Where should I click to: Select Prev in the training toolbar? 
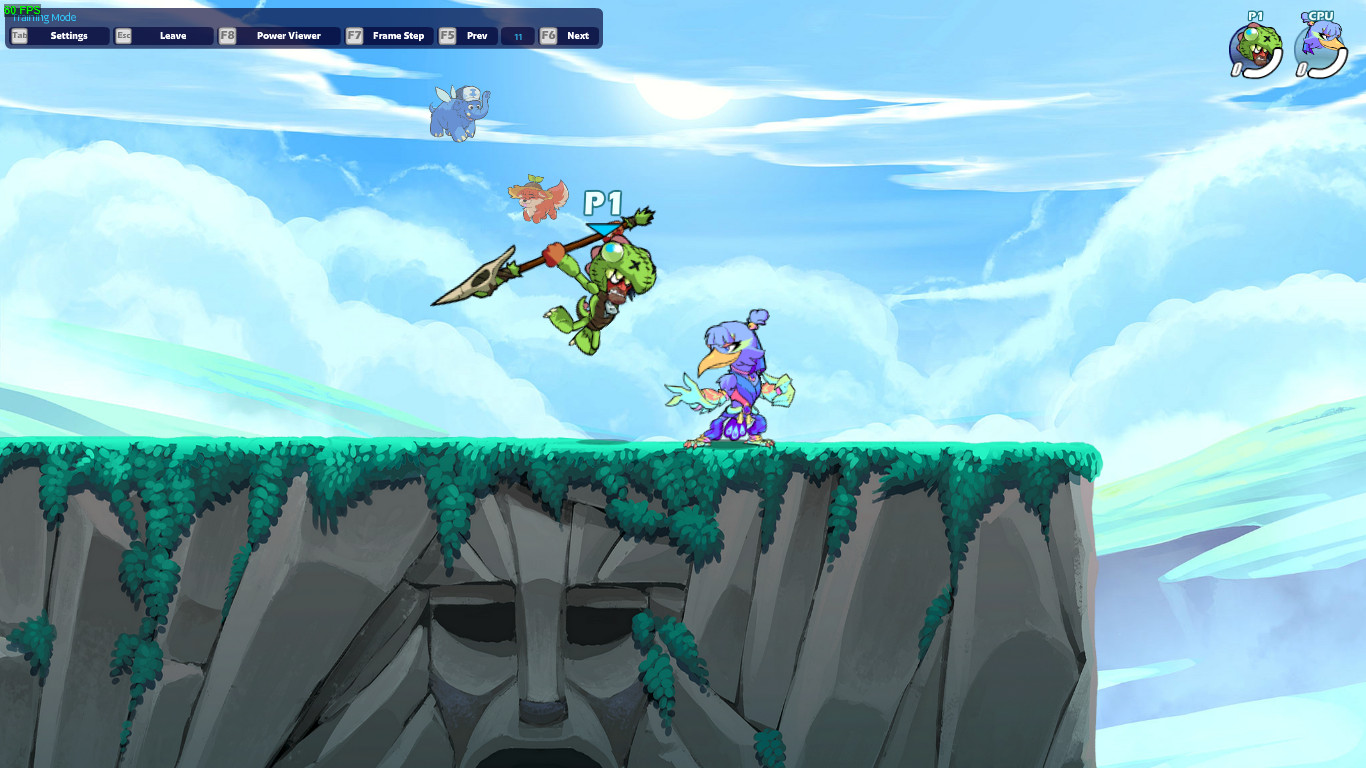click(x=477, y=36)
